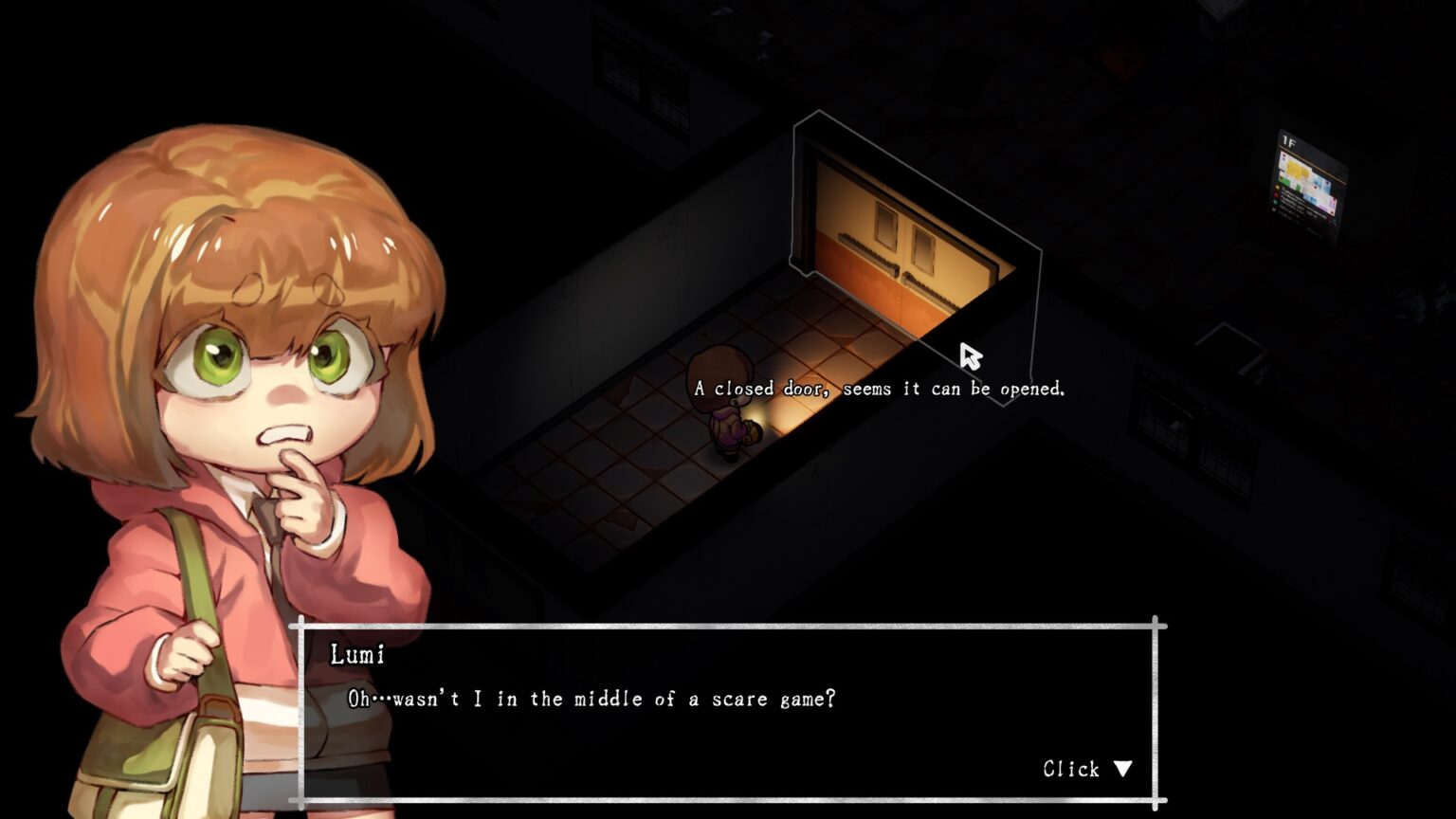This screenshot has width=1456, height=819.
Task: Click the 1F label on the directory board
Action: 1287,140
